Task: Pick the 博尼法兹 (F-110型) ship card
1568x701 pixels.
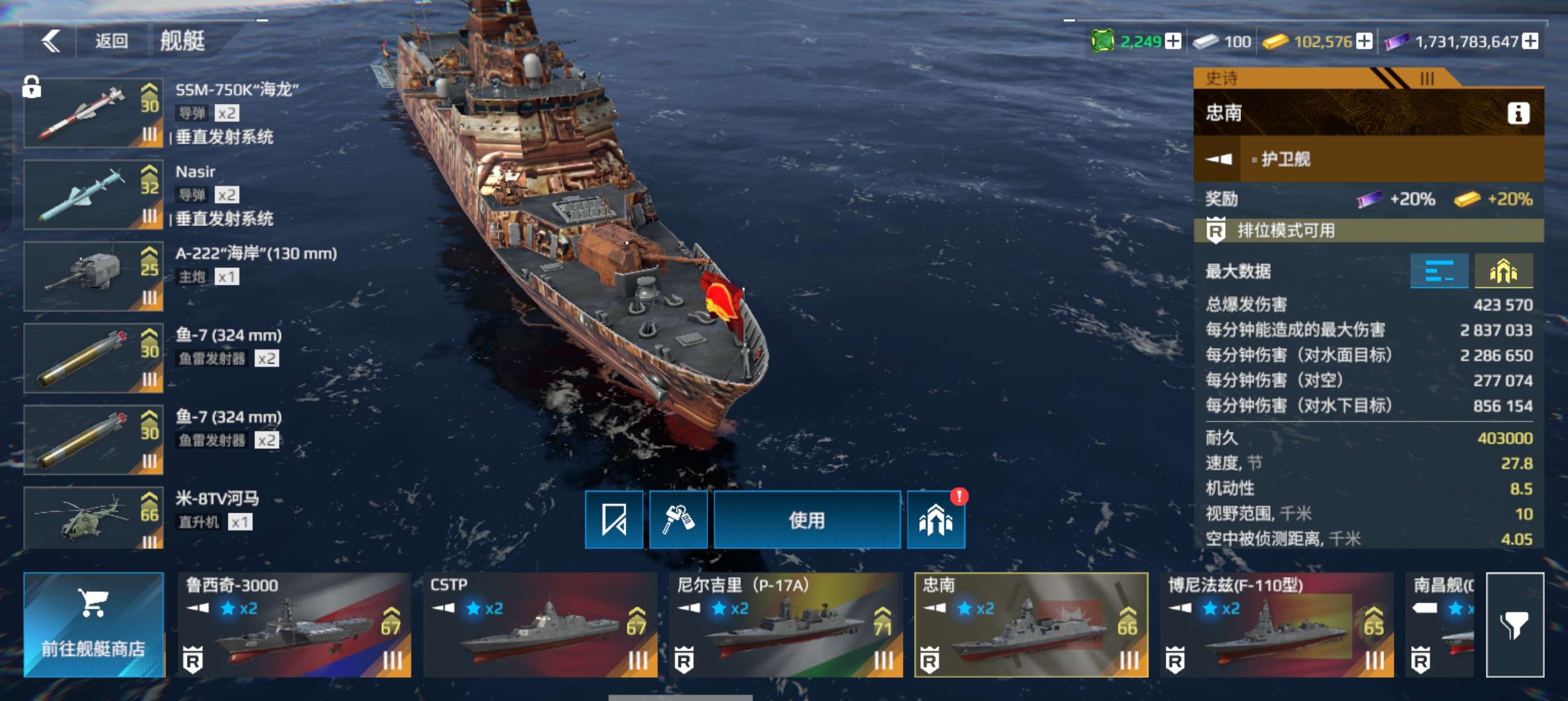Action: point(1277,624)
